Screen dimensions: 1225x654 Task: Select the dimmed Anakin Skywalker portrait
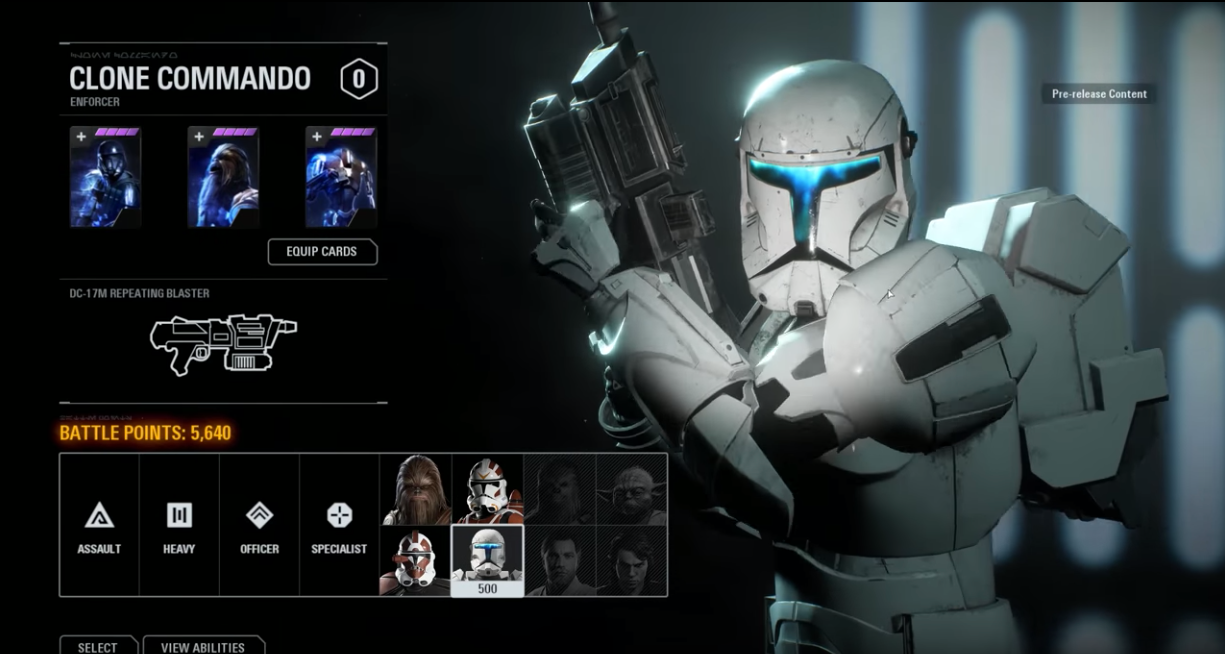(632, 561)
